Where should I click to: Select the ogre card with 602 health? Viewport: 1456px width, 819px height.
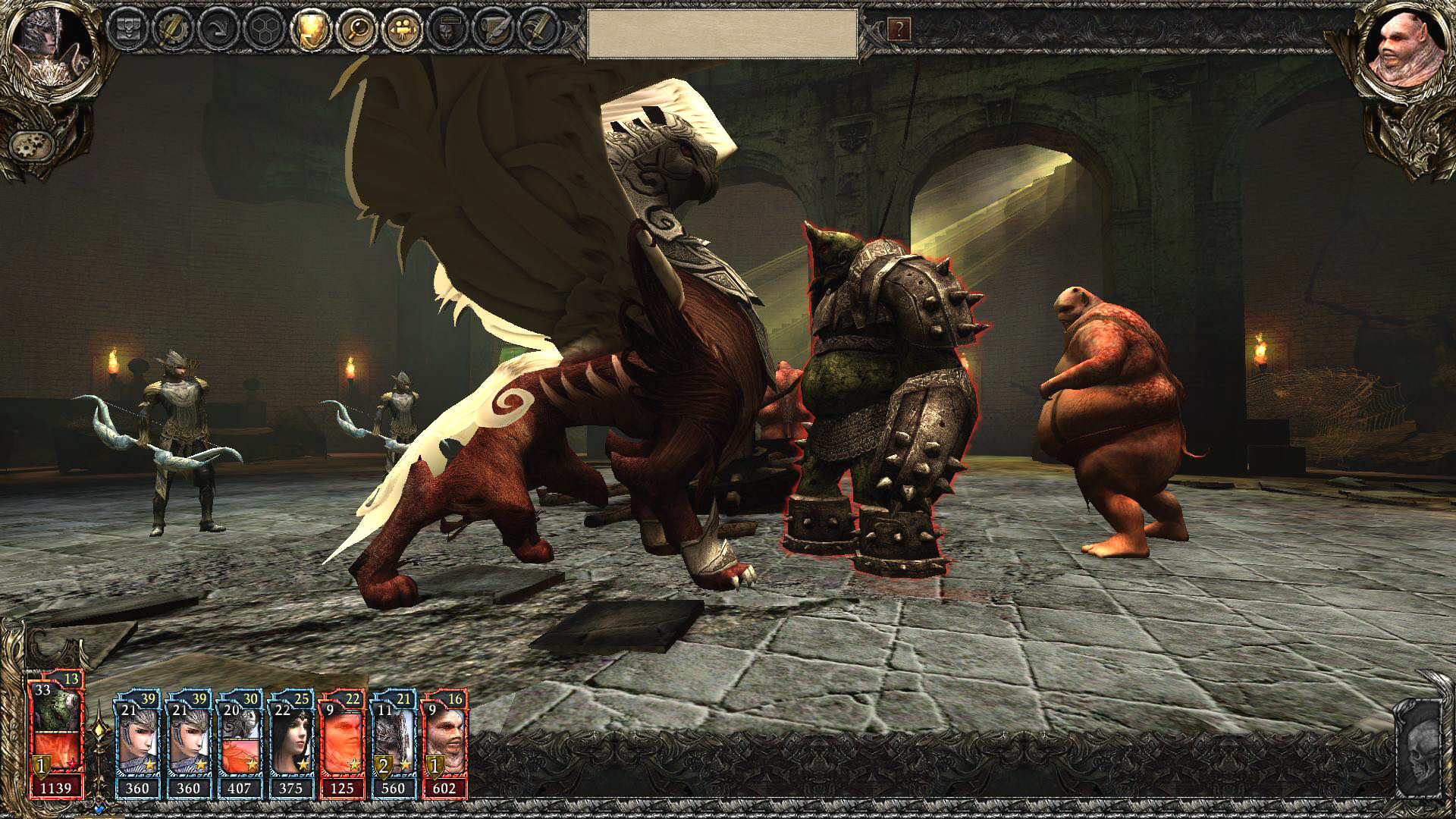point(445,743)
